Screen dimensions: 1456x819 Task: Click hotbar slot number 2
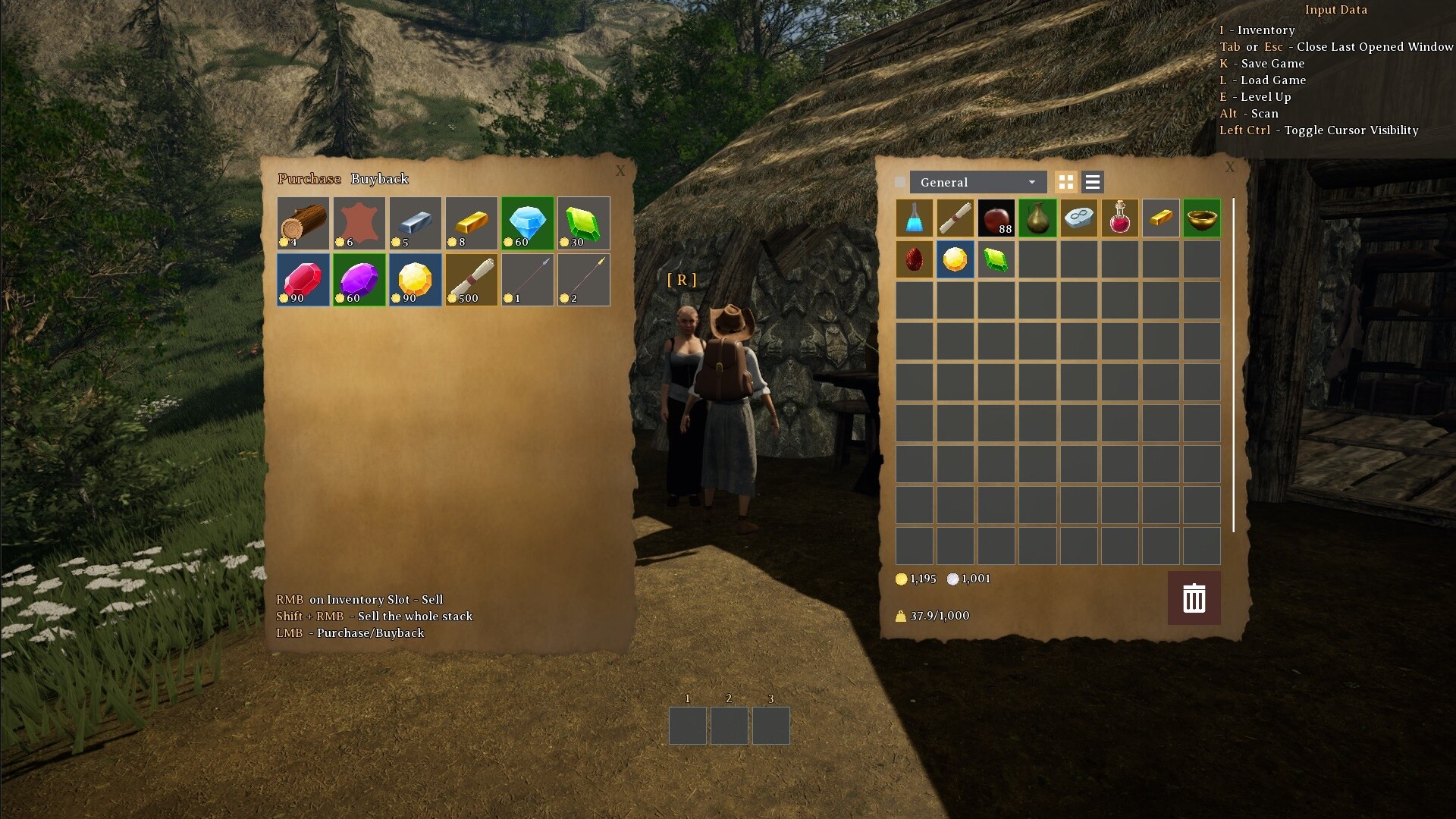click(728, 725)
